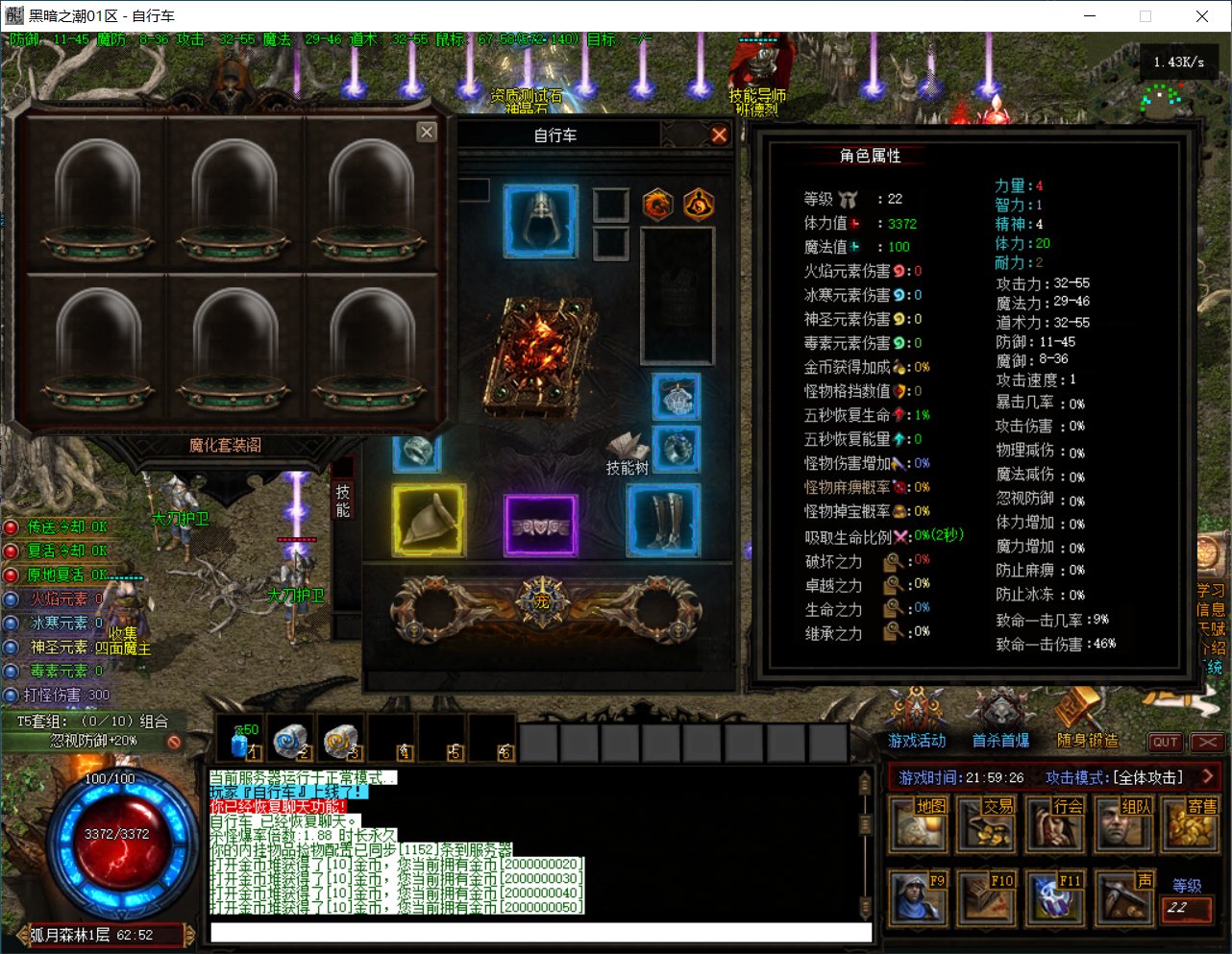Open the 地图 map button
The height and width of the screenshot is (954, 1232).
click(x=918, y=824)
